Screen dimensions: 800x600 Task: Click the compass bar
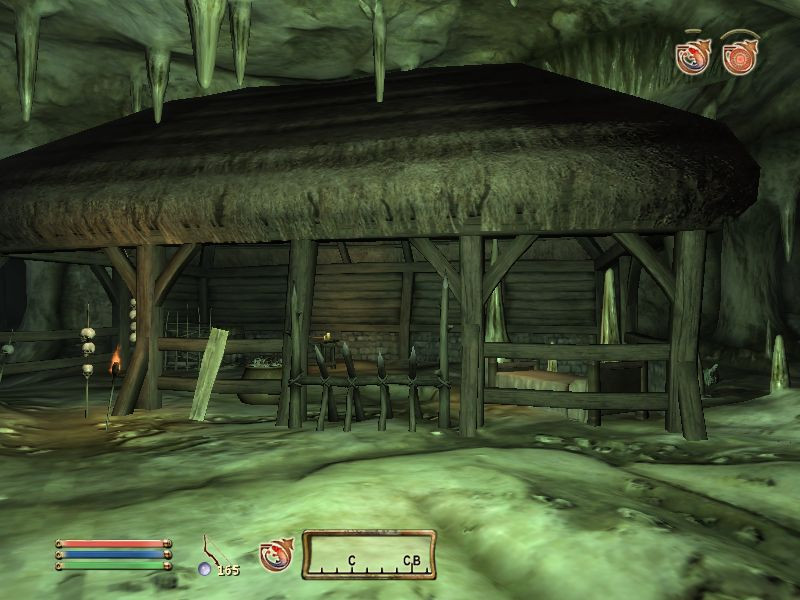368,555
